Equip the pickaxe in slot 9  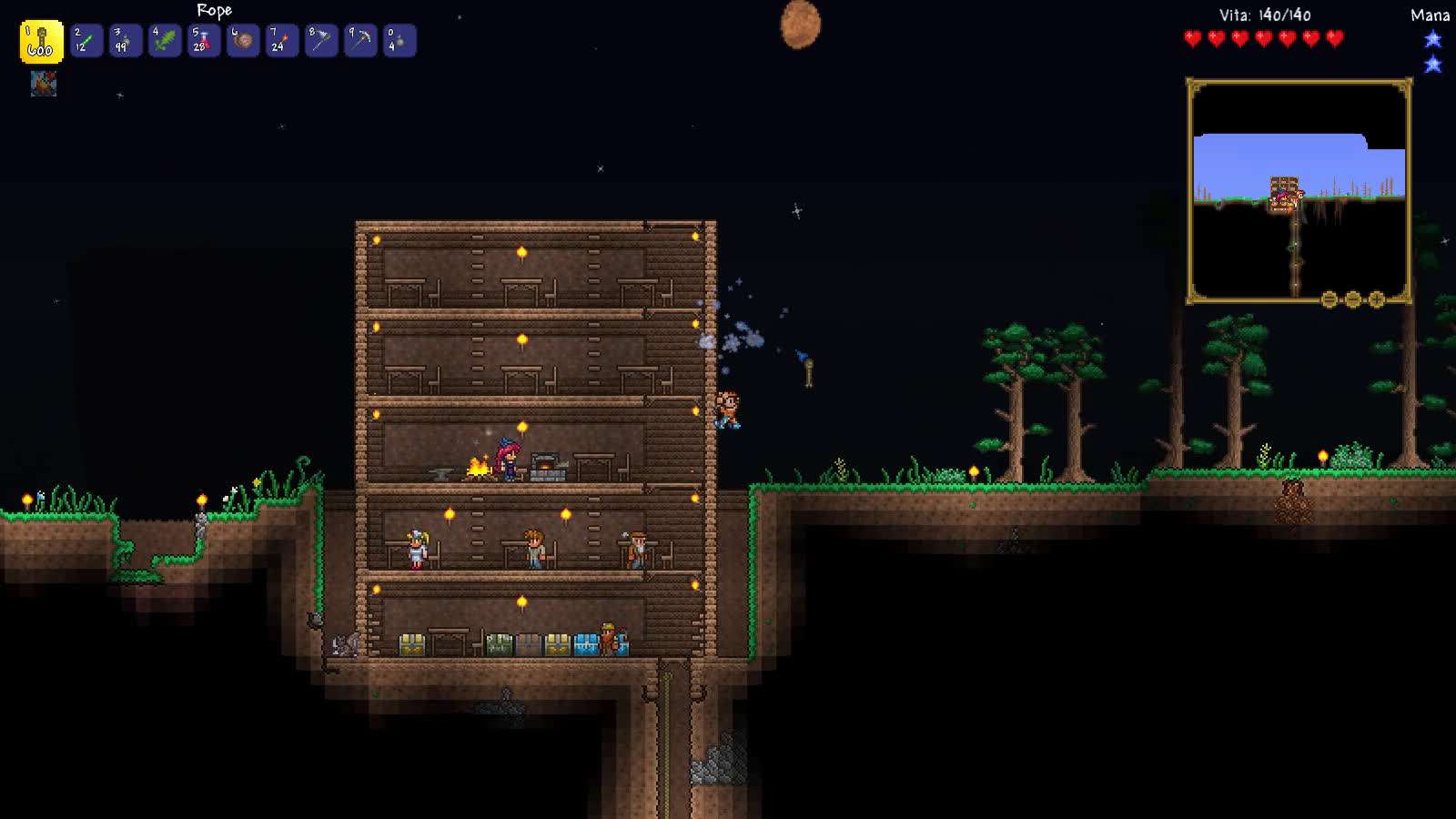360,41
